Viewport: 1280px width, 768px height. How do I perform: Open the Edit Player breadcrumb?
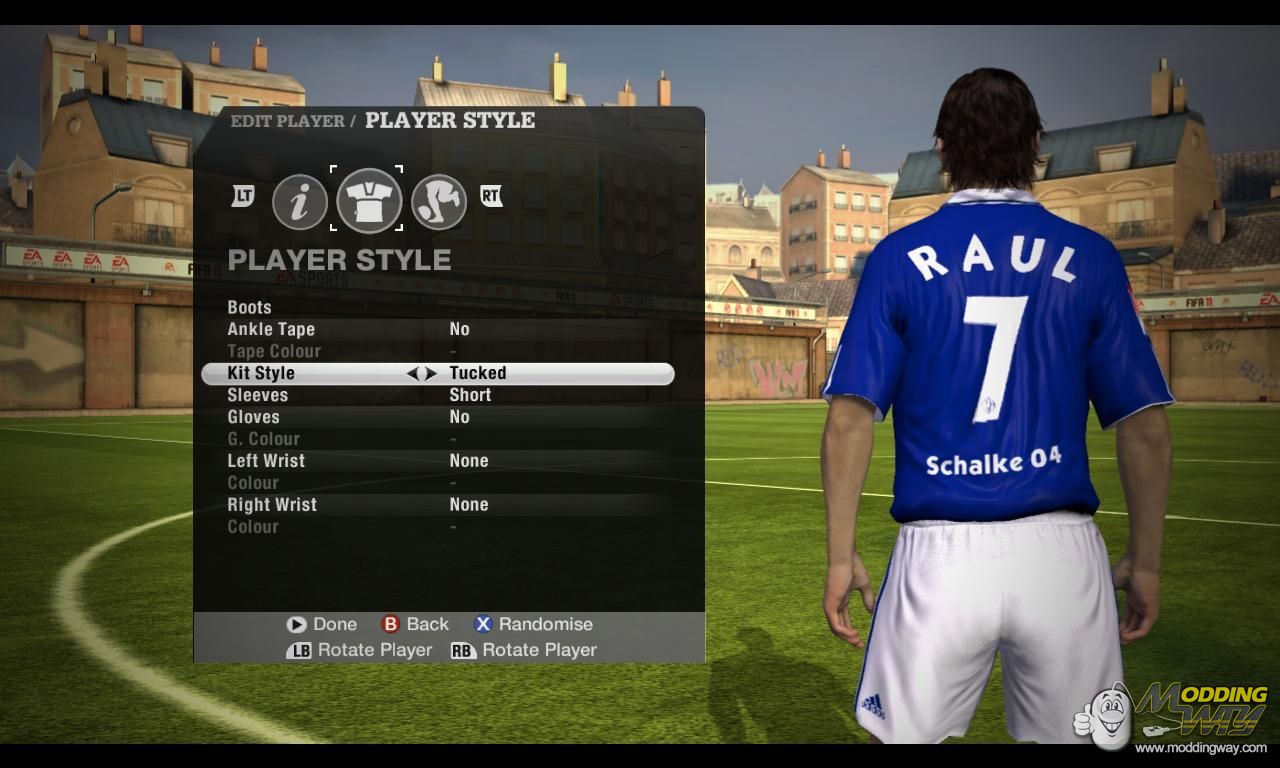[287, 121]
